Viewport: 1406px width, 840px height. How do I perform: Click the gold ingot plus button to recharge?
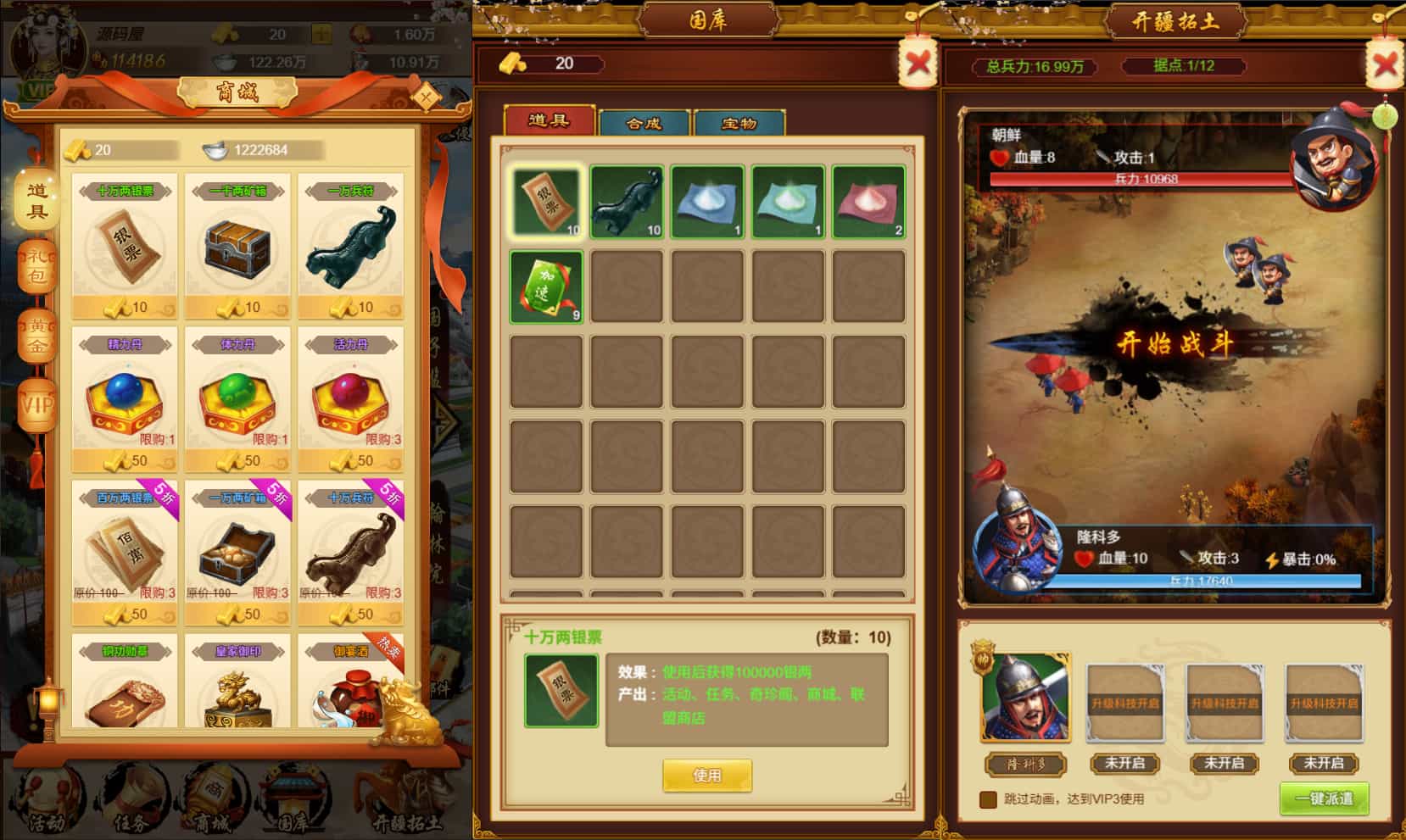[321, 31]
